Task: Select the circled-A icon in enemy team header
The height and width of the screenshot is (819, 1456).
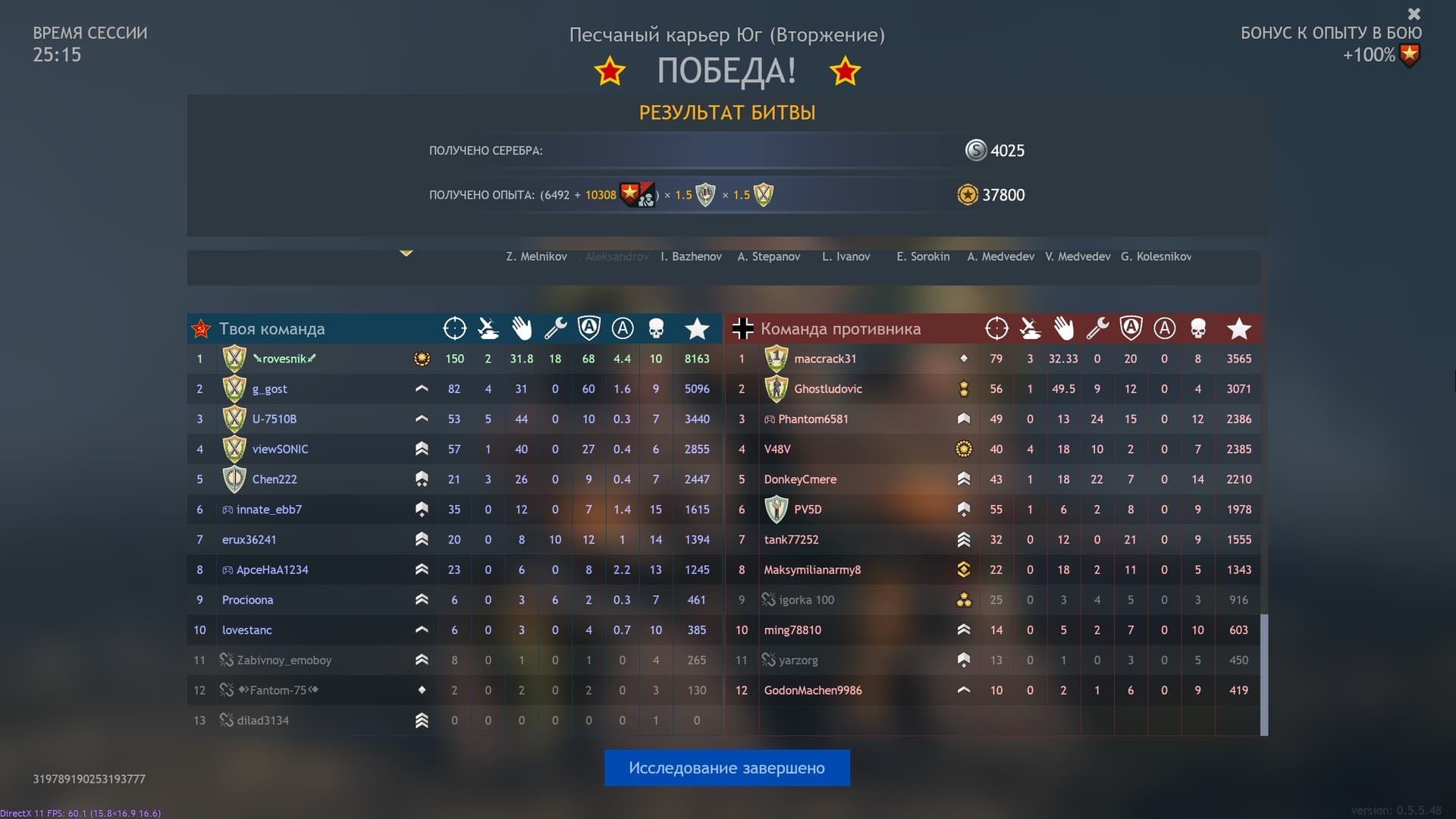Action: point(1165,328)
